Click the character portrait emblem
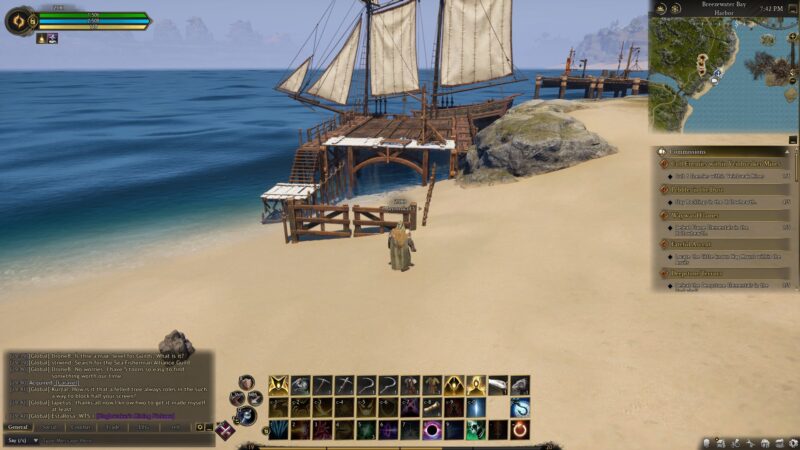Screen dimensions: 800x450 (19, 21)
